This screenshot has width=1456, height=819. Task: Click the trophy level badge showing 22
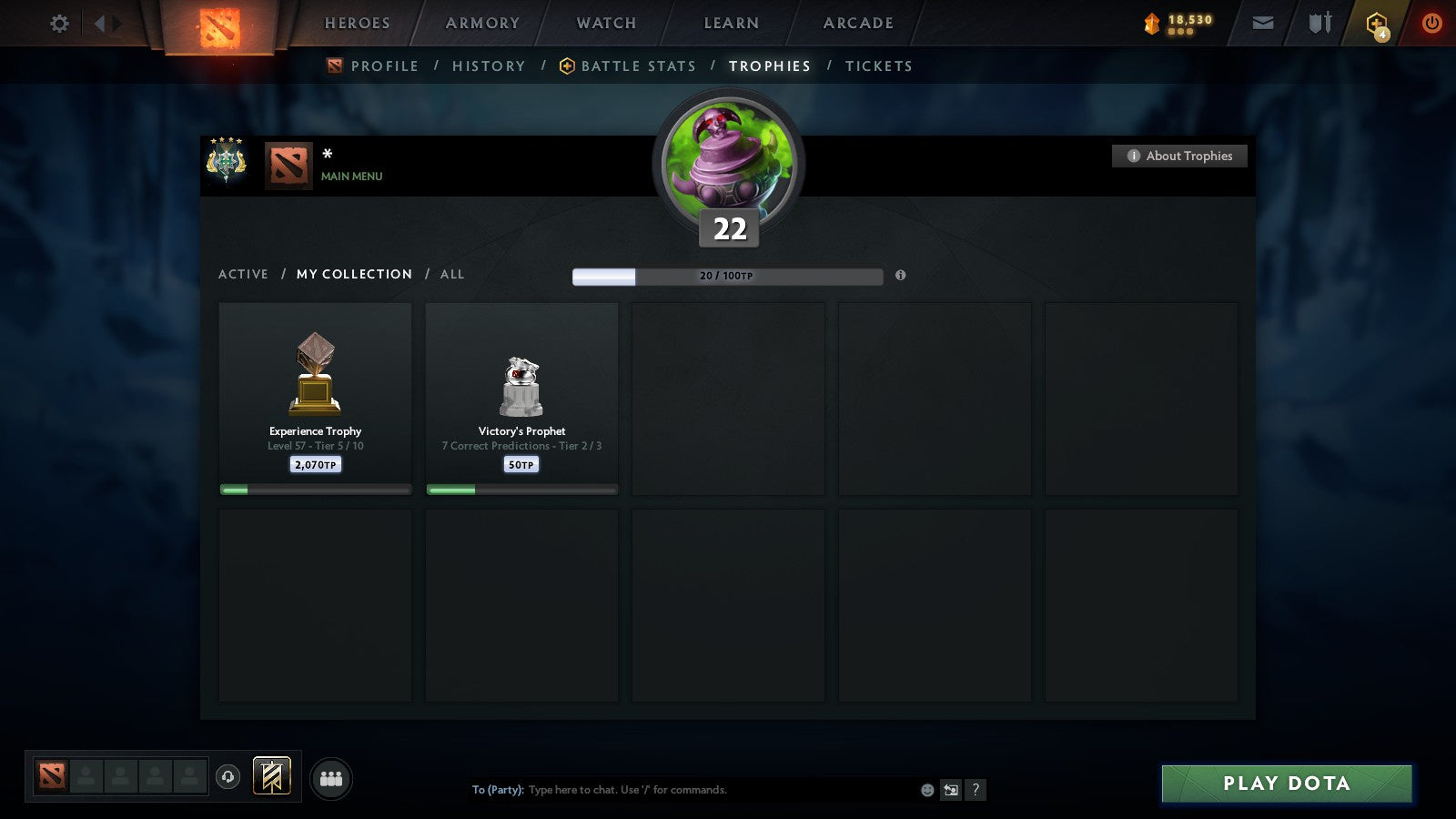727,229
